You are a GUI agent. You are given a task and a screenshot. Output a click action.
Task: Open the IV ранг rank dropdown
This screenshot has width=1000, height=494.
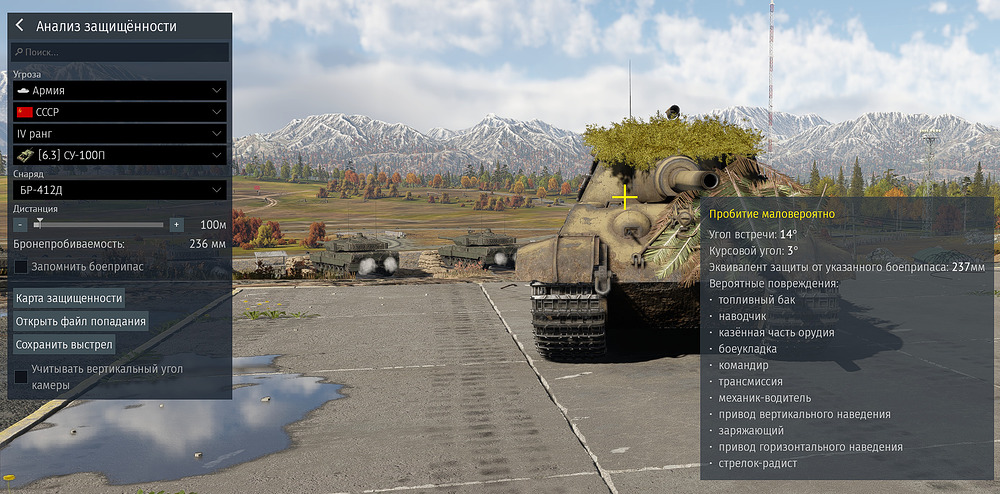pos(120,133)
